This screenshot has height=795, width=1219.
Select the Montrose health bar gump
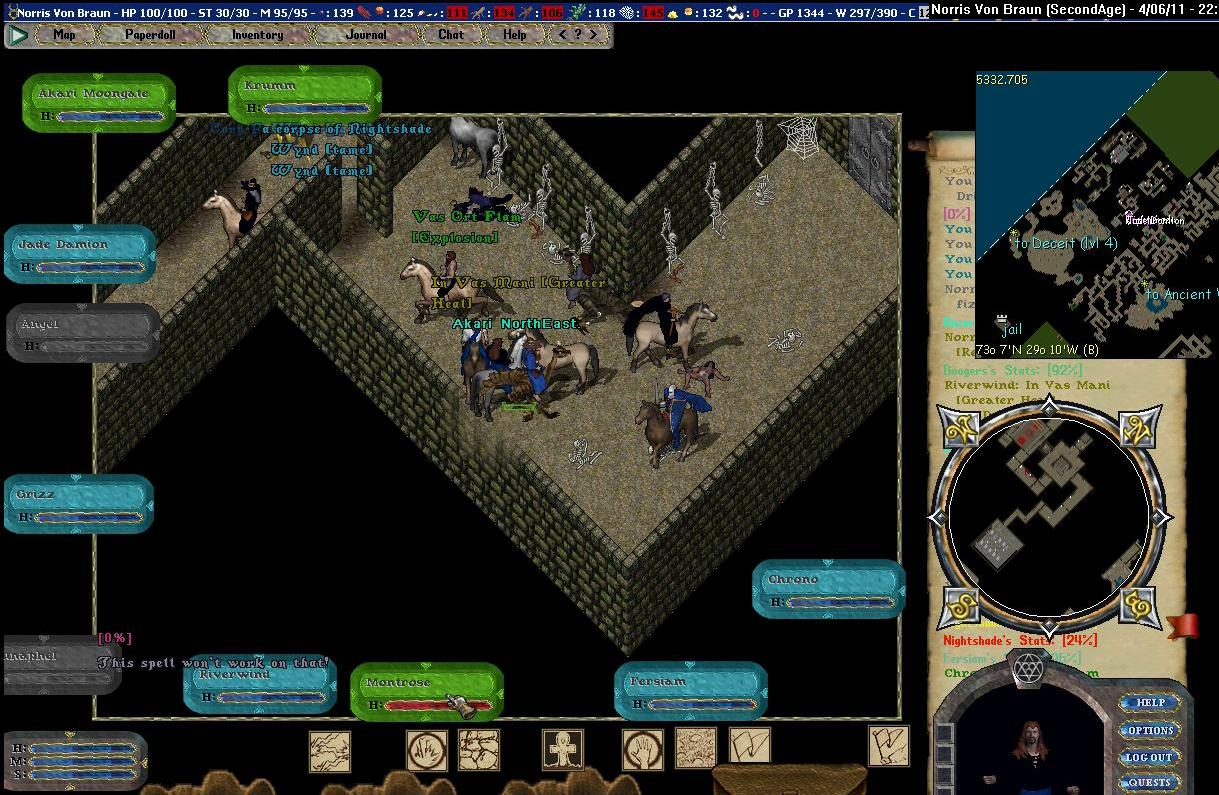coord(426,691)
